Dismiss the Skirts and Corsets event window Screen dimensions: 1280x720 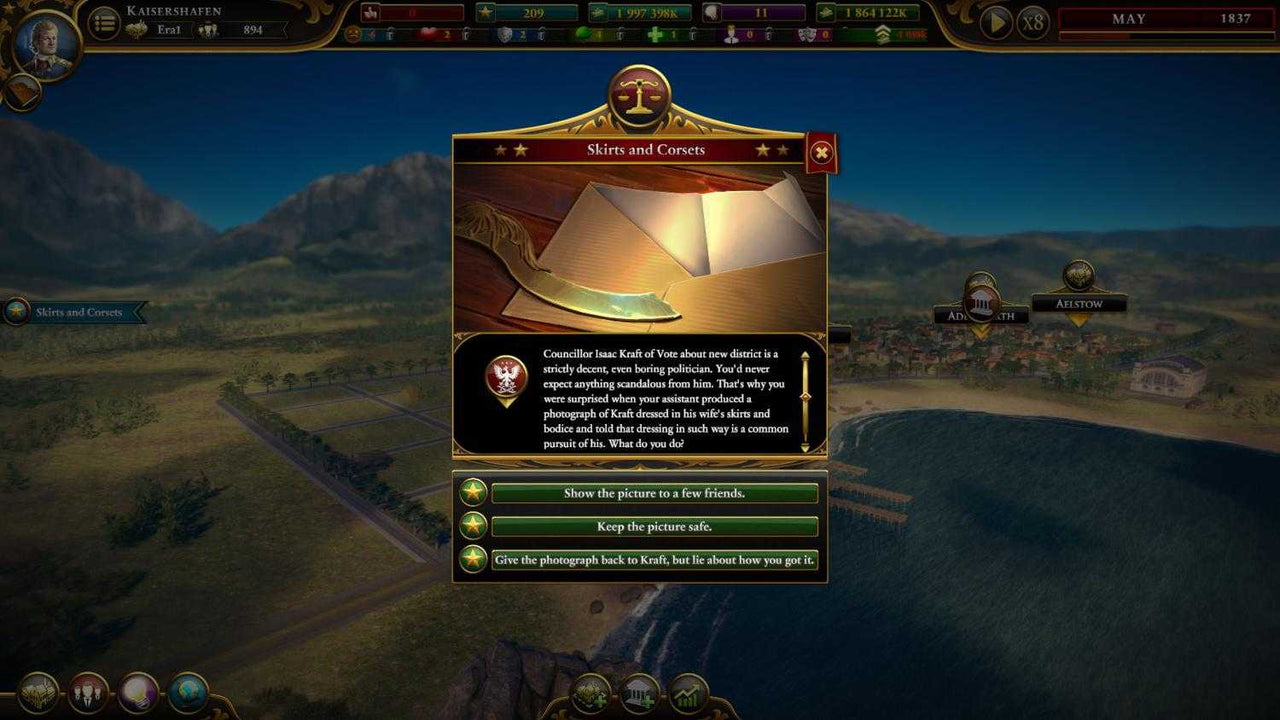(x=820, y=153)
